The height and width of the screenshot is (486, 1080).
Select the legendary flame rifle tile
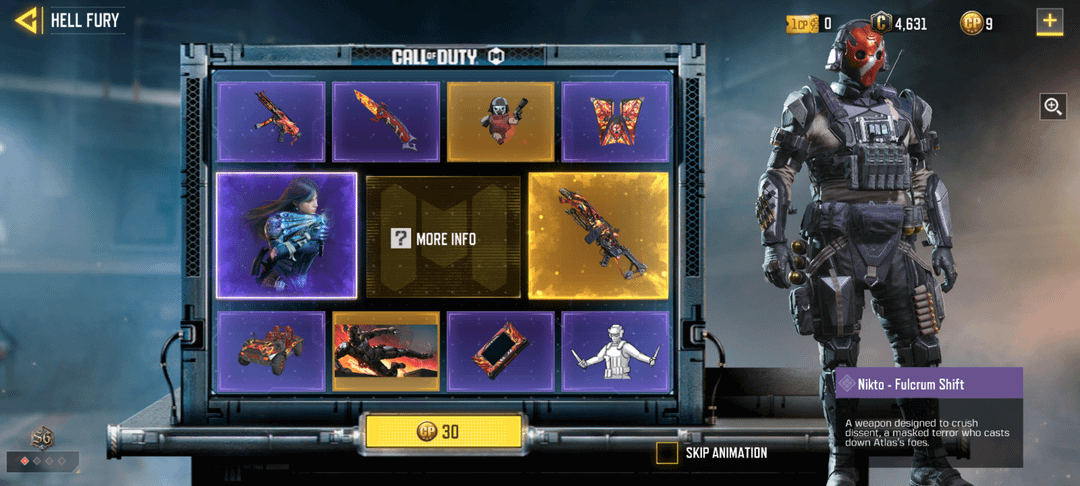pos(598,236)
